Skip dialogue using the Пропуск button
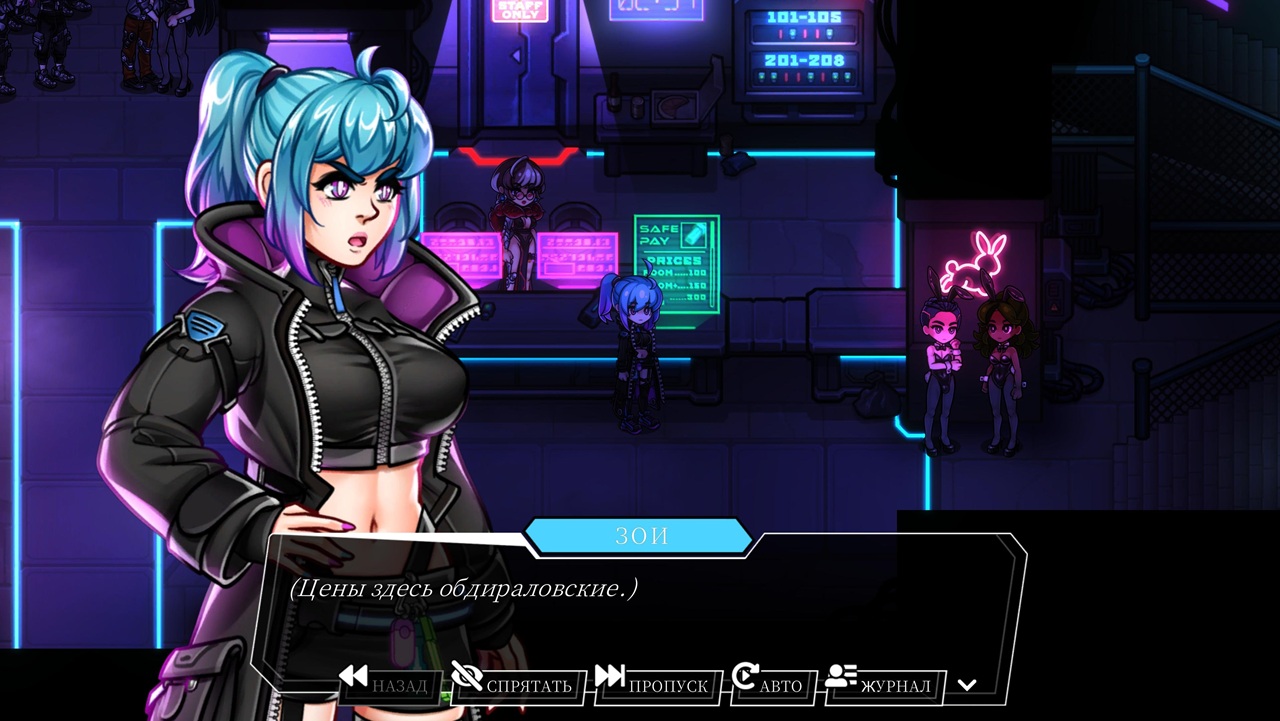Image resolution: width=1280 pixels, height=721 pixels. (655, 684)
